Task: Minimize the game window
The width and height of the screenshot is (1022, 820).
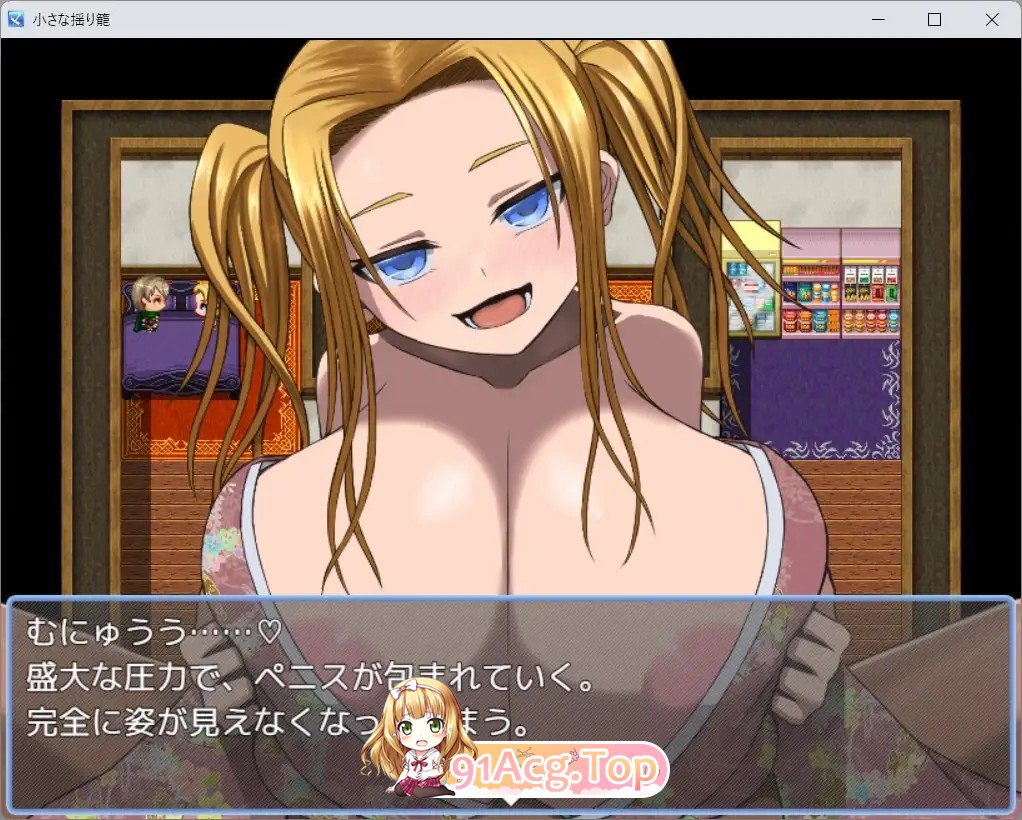Action: click(x=877, y=19)
